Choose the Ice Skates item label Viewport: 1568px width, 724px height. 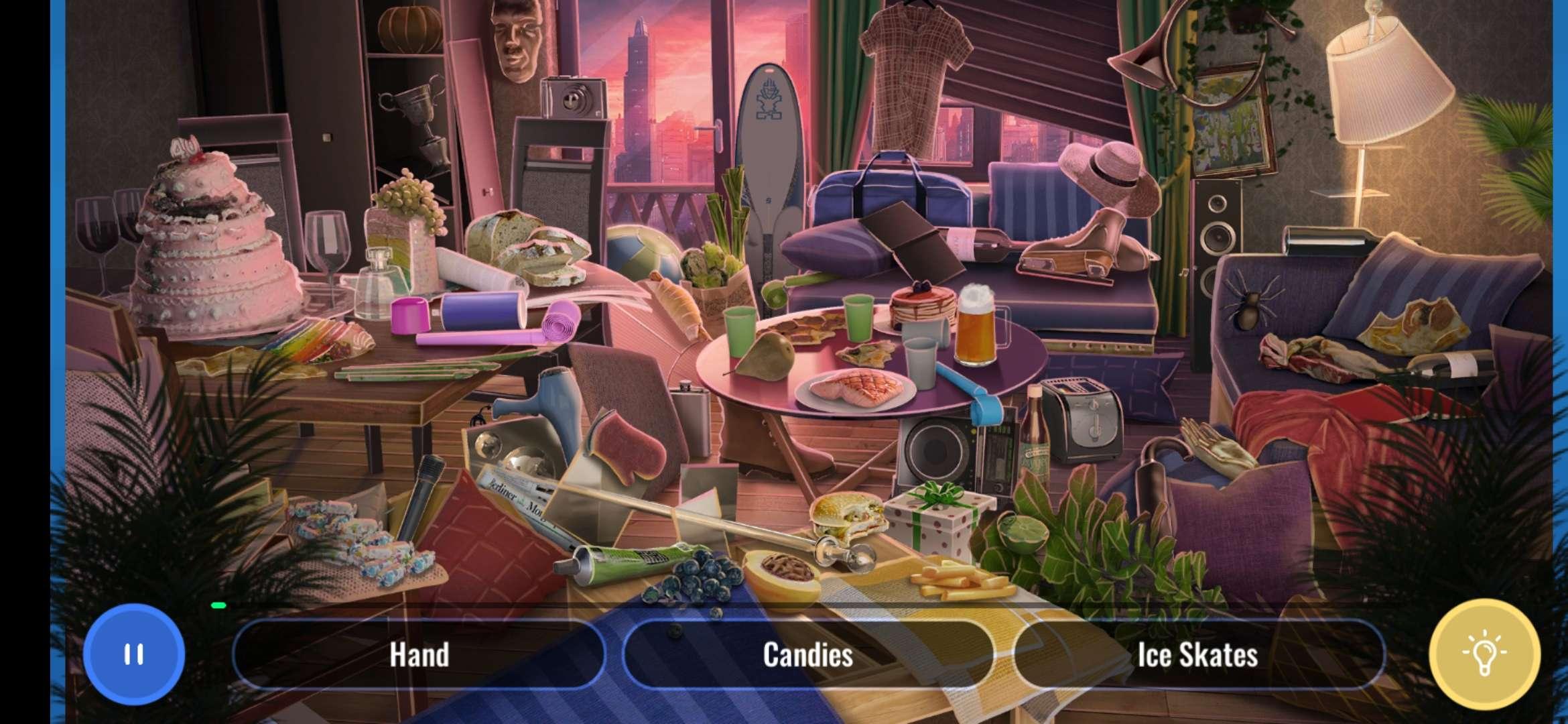(1197, 654)
